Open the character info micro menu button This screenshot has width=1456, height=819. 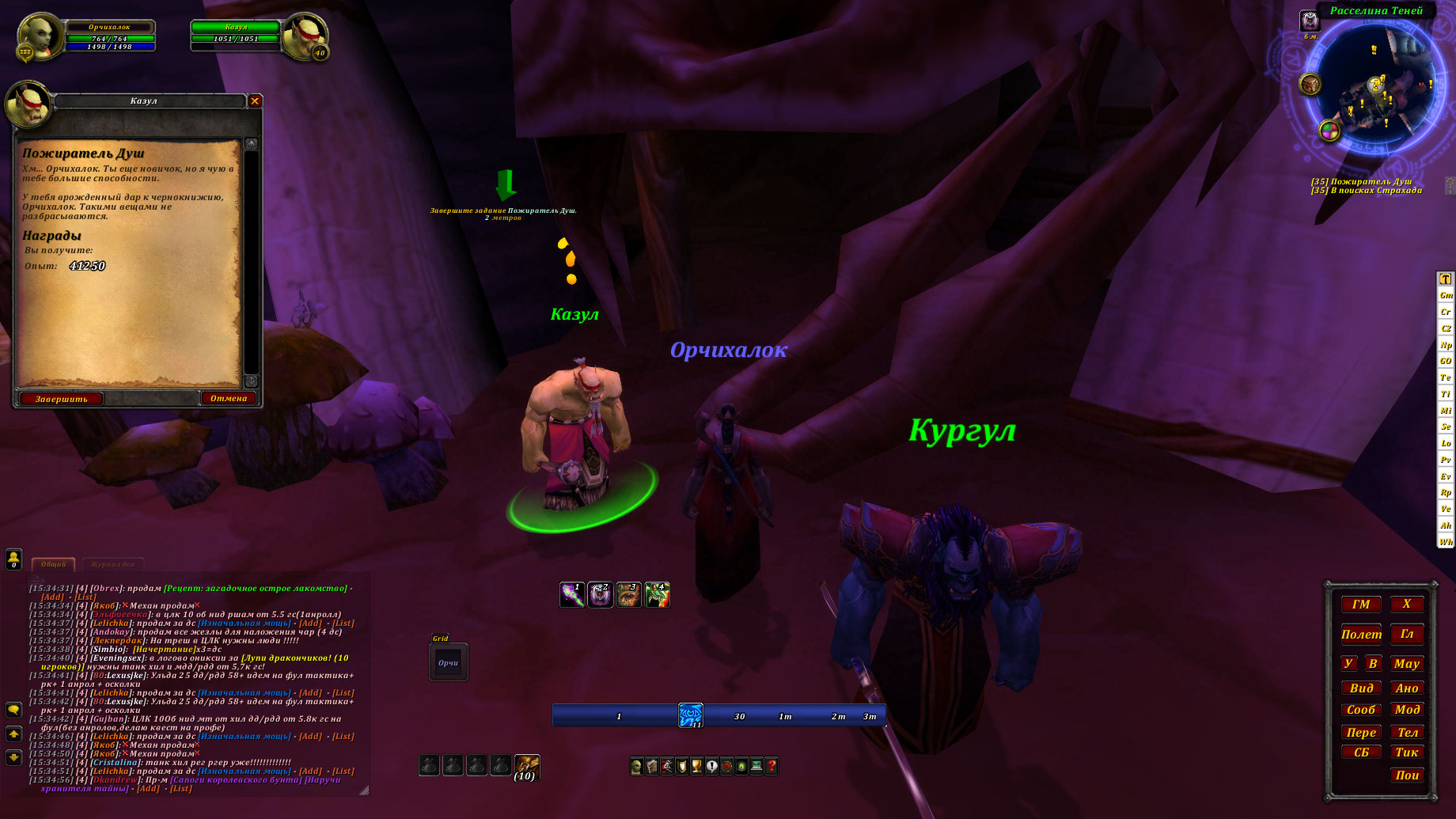click(x=636, y=766)
